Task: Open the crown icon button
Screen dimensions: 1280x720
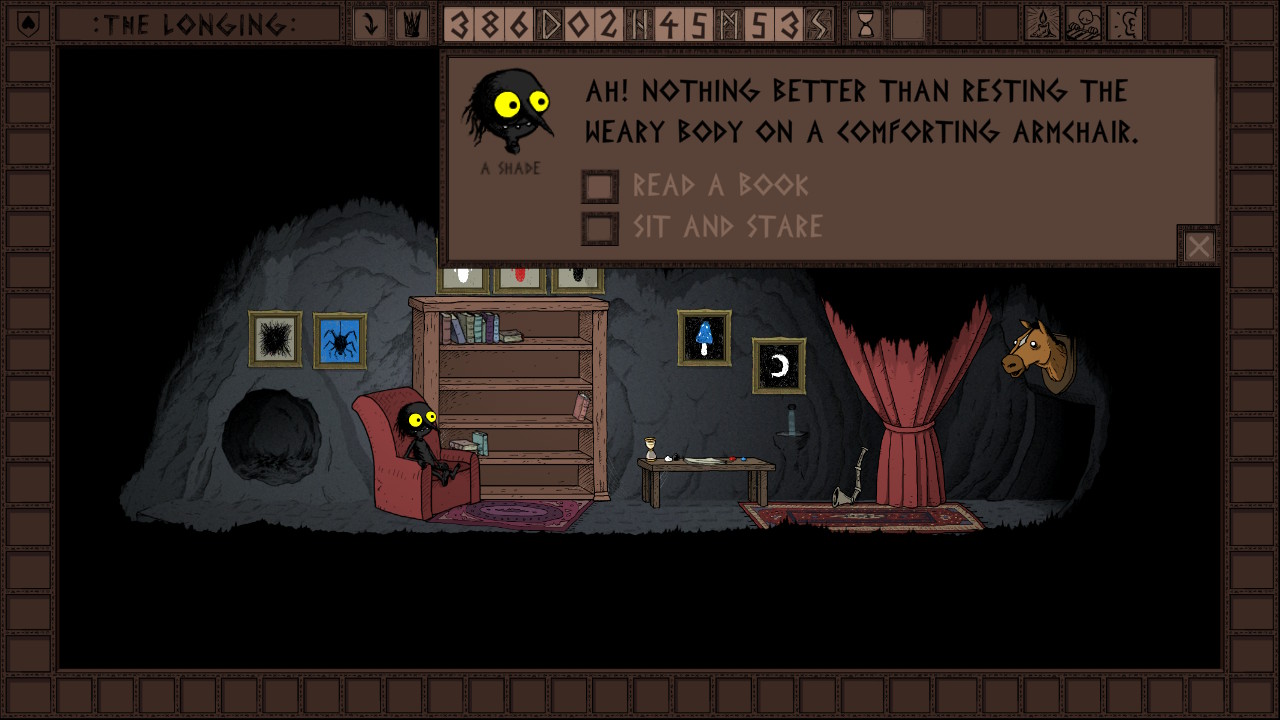Action: [x=411, y=24]
